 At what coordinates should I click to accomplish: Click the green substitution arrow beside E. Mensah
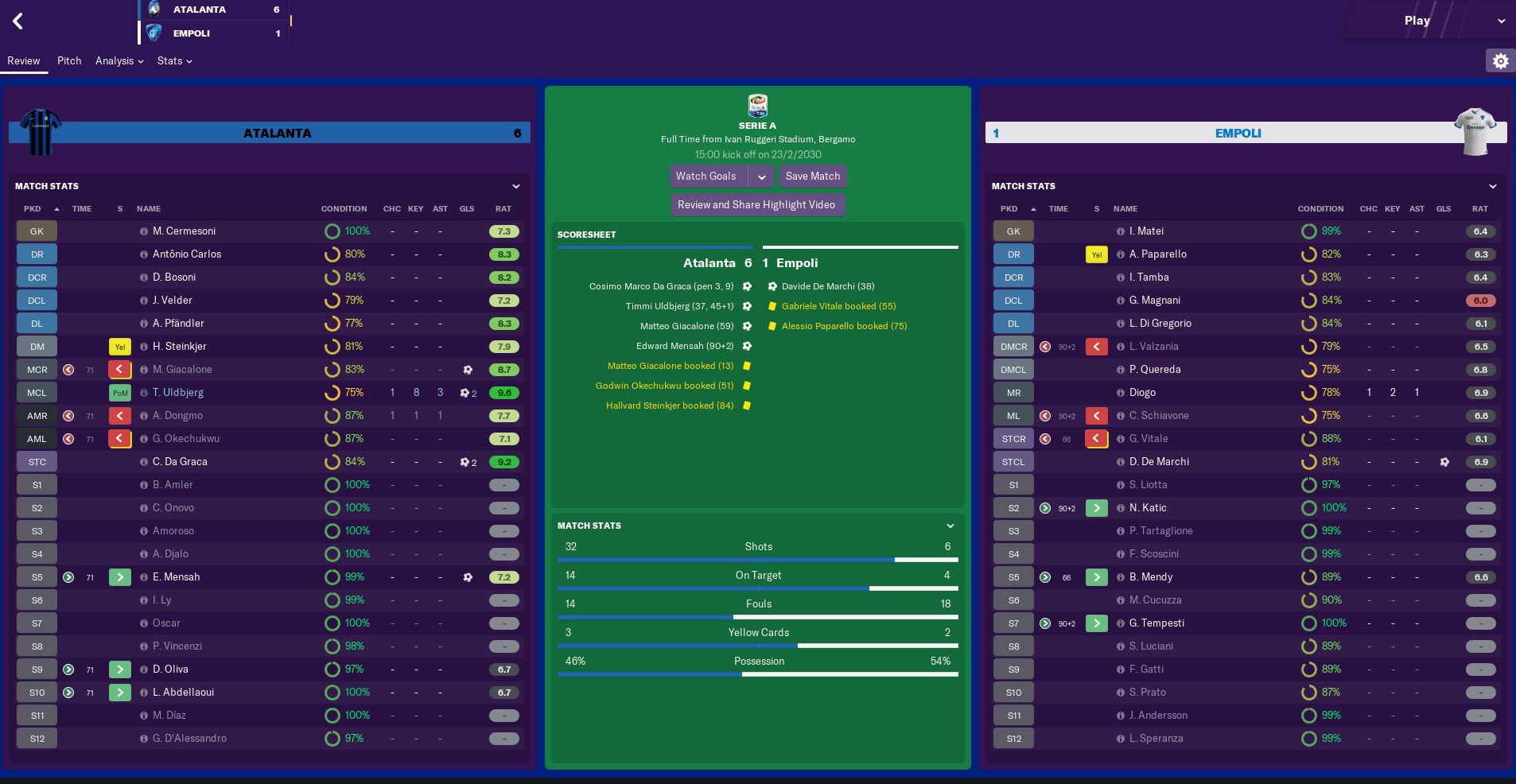[x=119, y=576]
